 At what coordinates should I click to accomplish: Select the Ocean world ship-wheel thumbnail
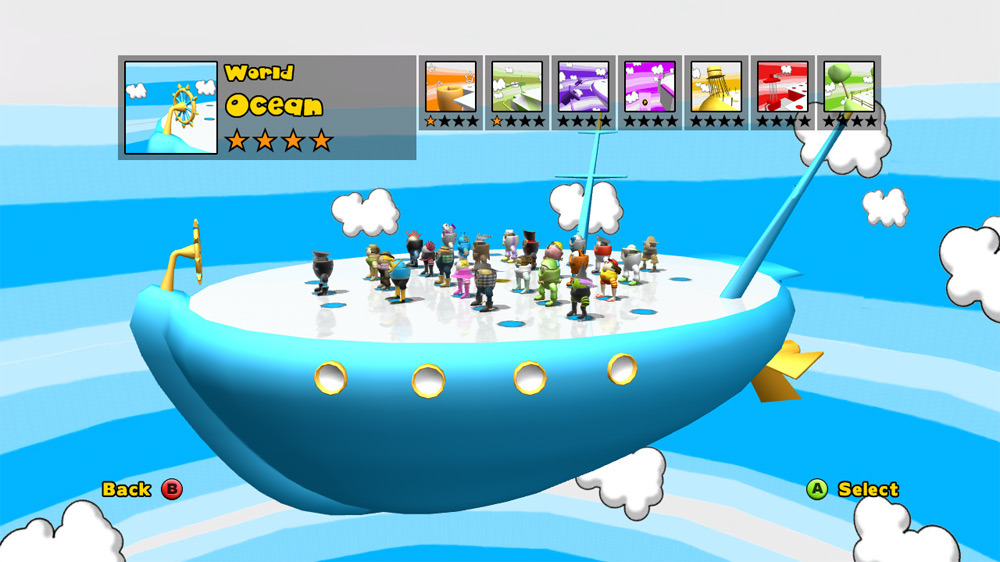(x=171, y=107)
